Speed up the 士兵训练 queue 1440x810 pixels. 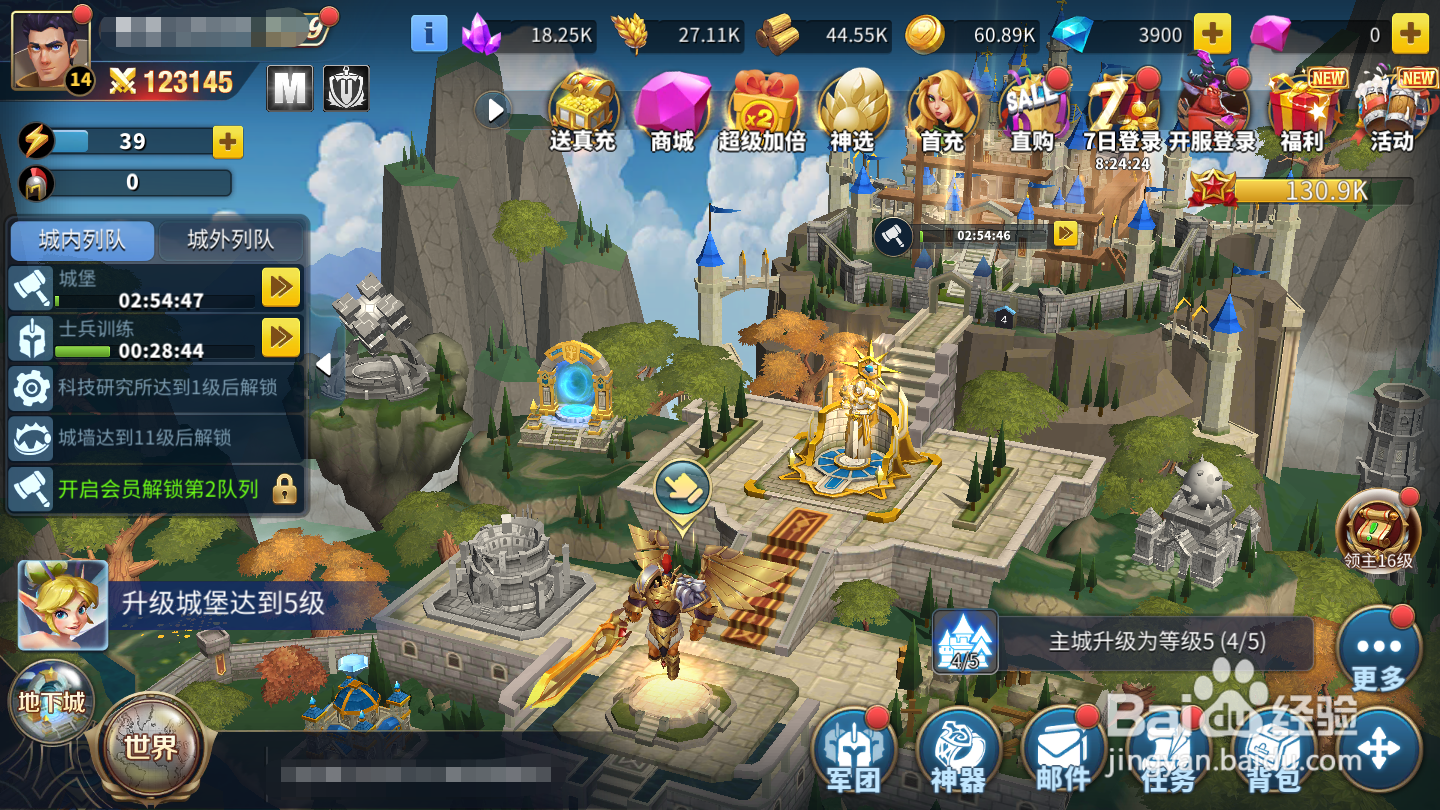pyautogui.click(x=281, y=338)
